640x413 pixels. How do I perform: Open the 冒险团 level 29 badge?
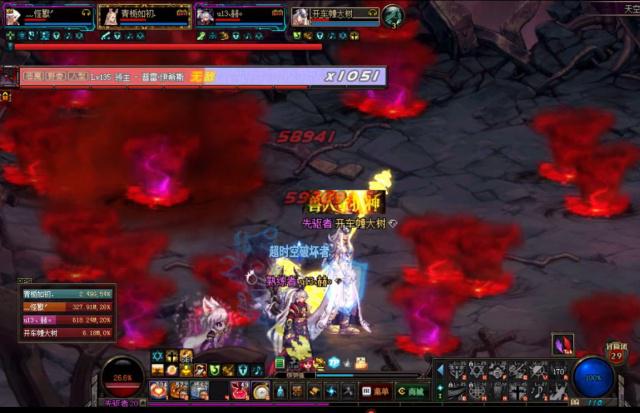tap(616, 354)
